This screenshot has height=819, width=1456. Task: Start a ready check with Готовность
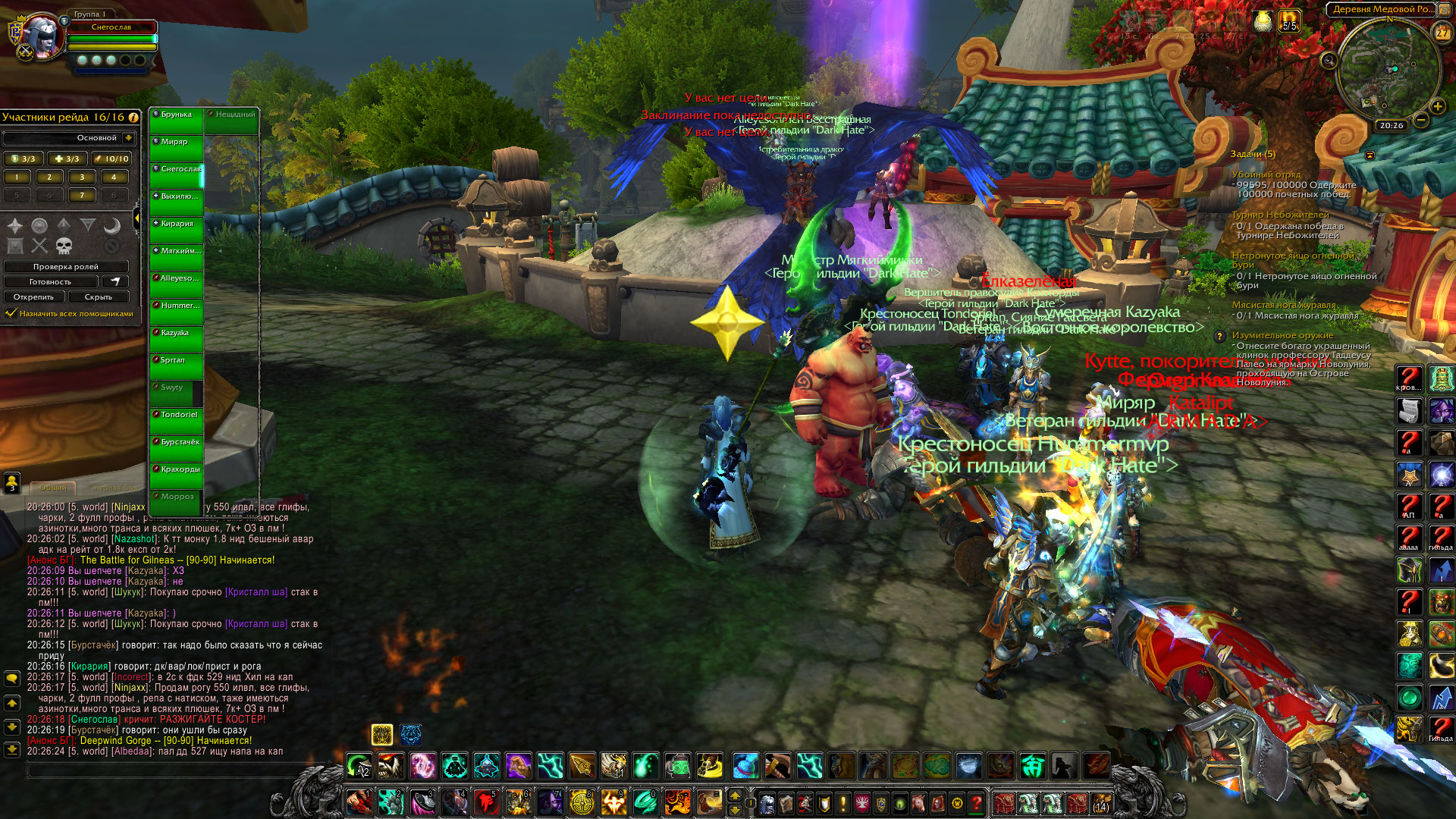pos(50,281)
